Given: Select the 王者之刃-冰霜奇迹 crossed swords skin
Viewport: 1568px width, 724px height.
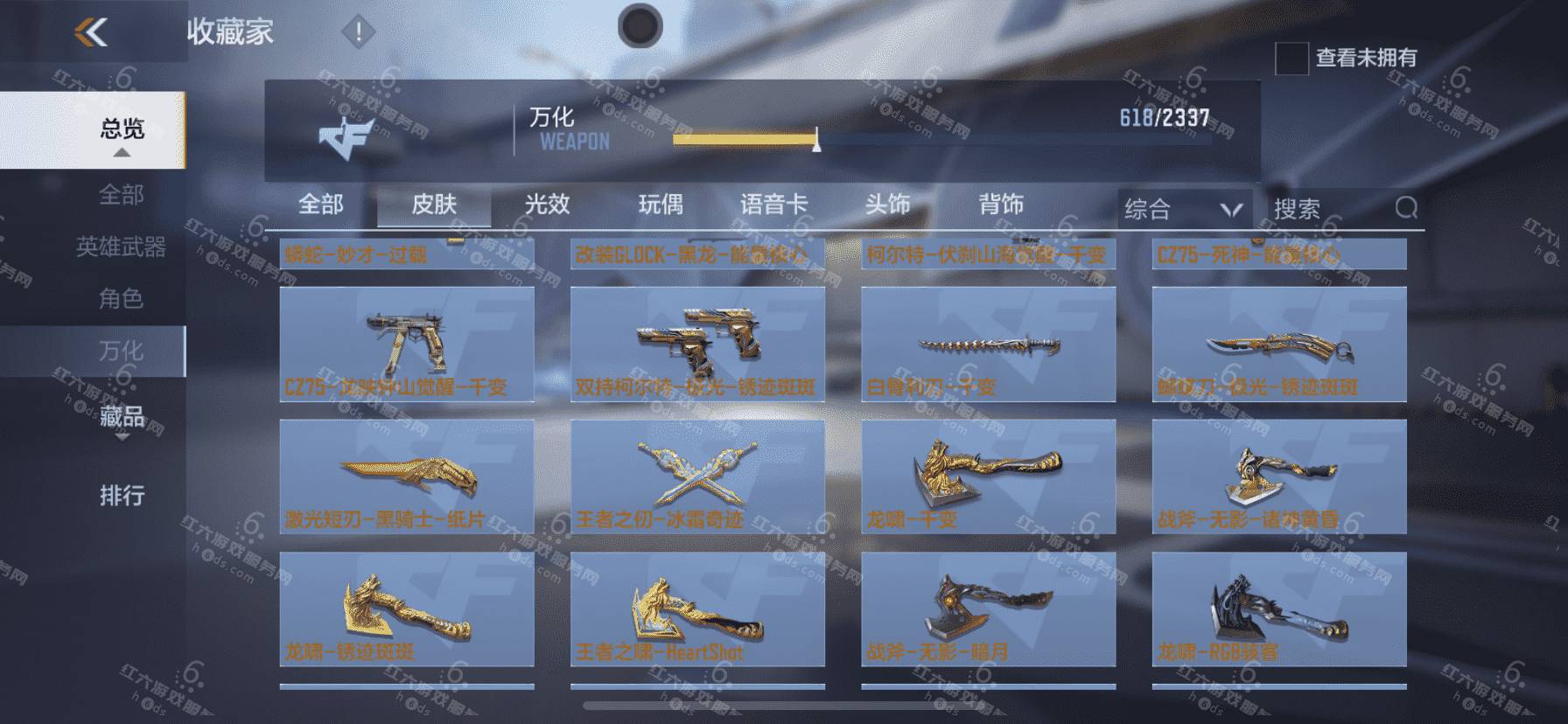Looking at the screenshot, I should click(x=697, y=477).
